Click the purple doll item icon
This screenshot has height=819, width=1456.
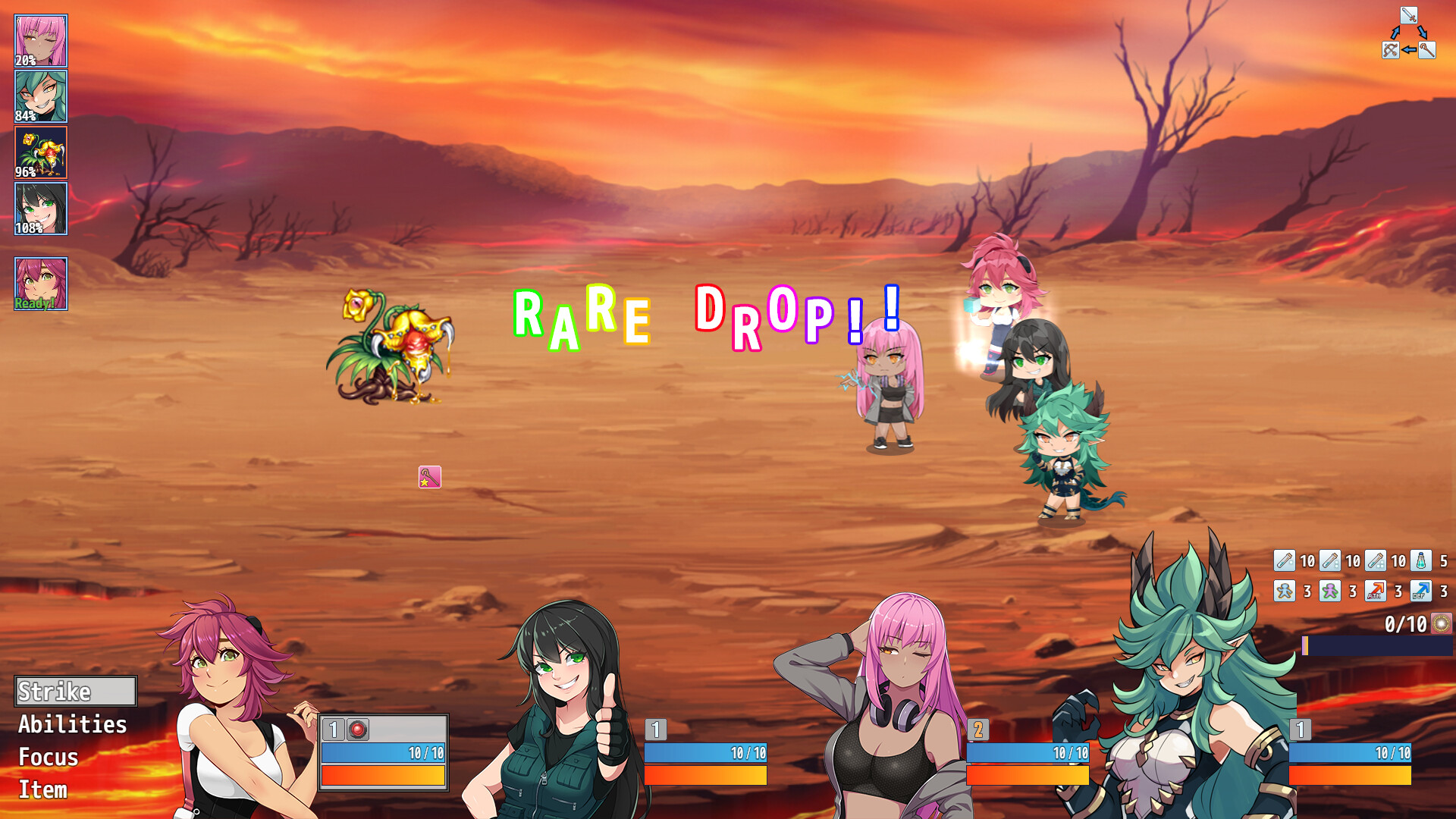pyautogui.click(x=1329, y=591)
